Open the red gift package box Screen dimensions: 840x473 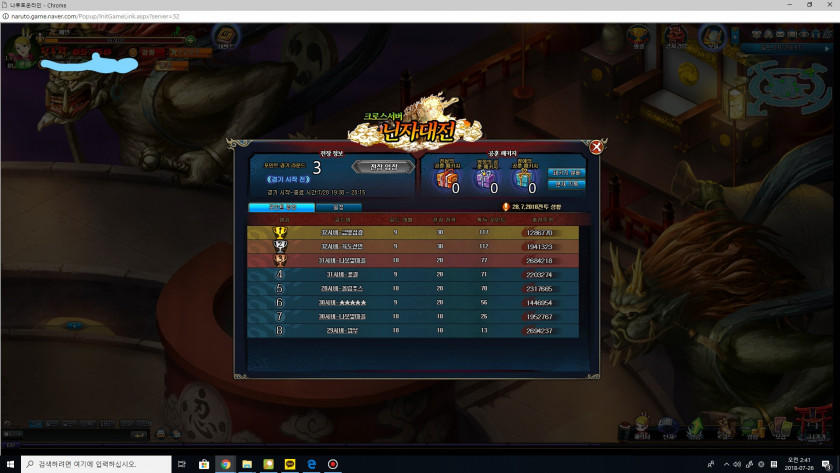(445, 179)
